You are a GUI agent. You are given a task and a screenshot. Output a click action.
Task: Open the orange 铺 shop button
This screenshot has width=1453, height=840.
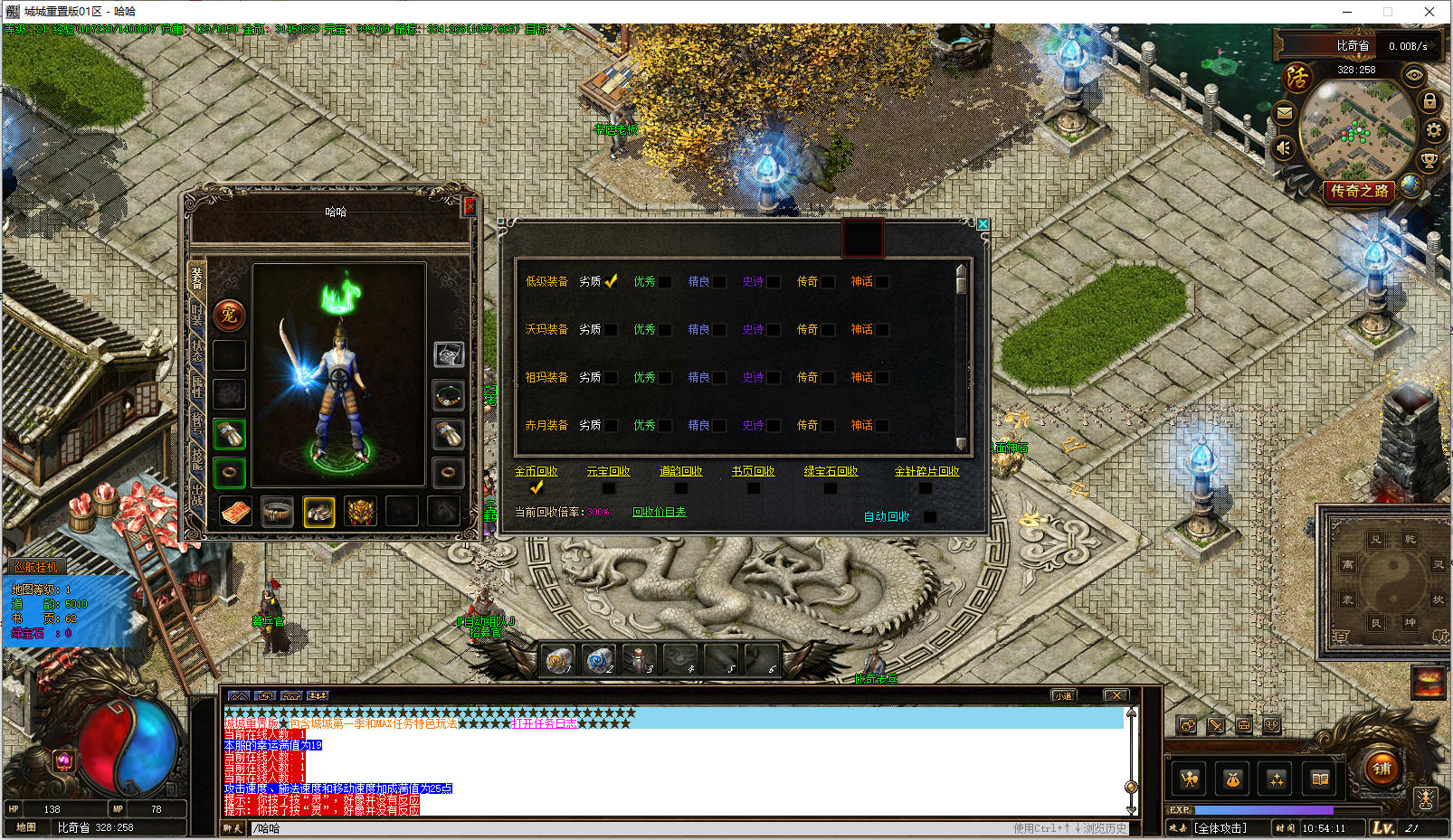coord(1382,769)
